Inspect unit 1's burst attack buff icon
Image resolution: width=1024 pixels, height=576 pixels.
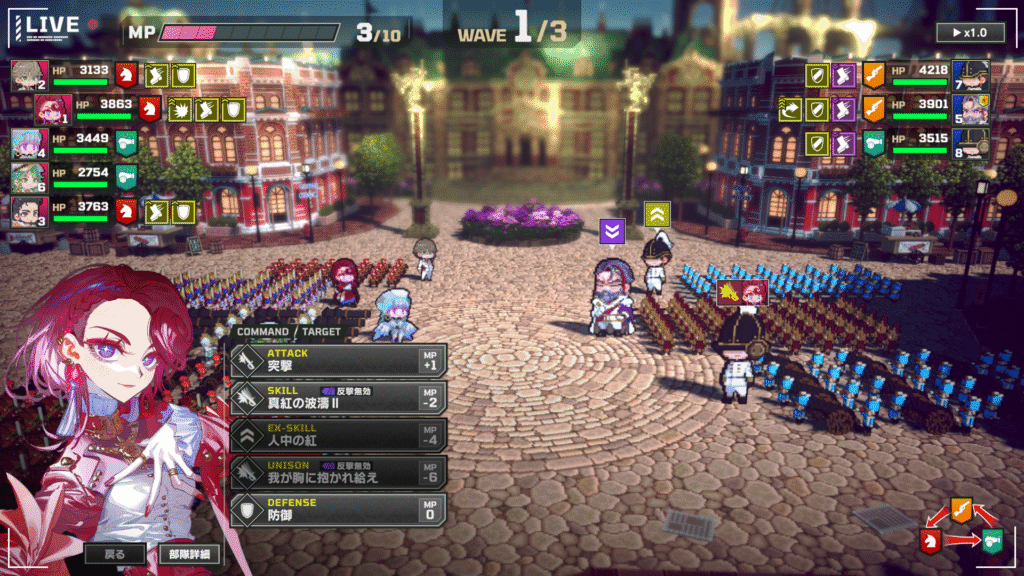[x=182, y=109]
